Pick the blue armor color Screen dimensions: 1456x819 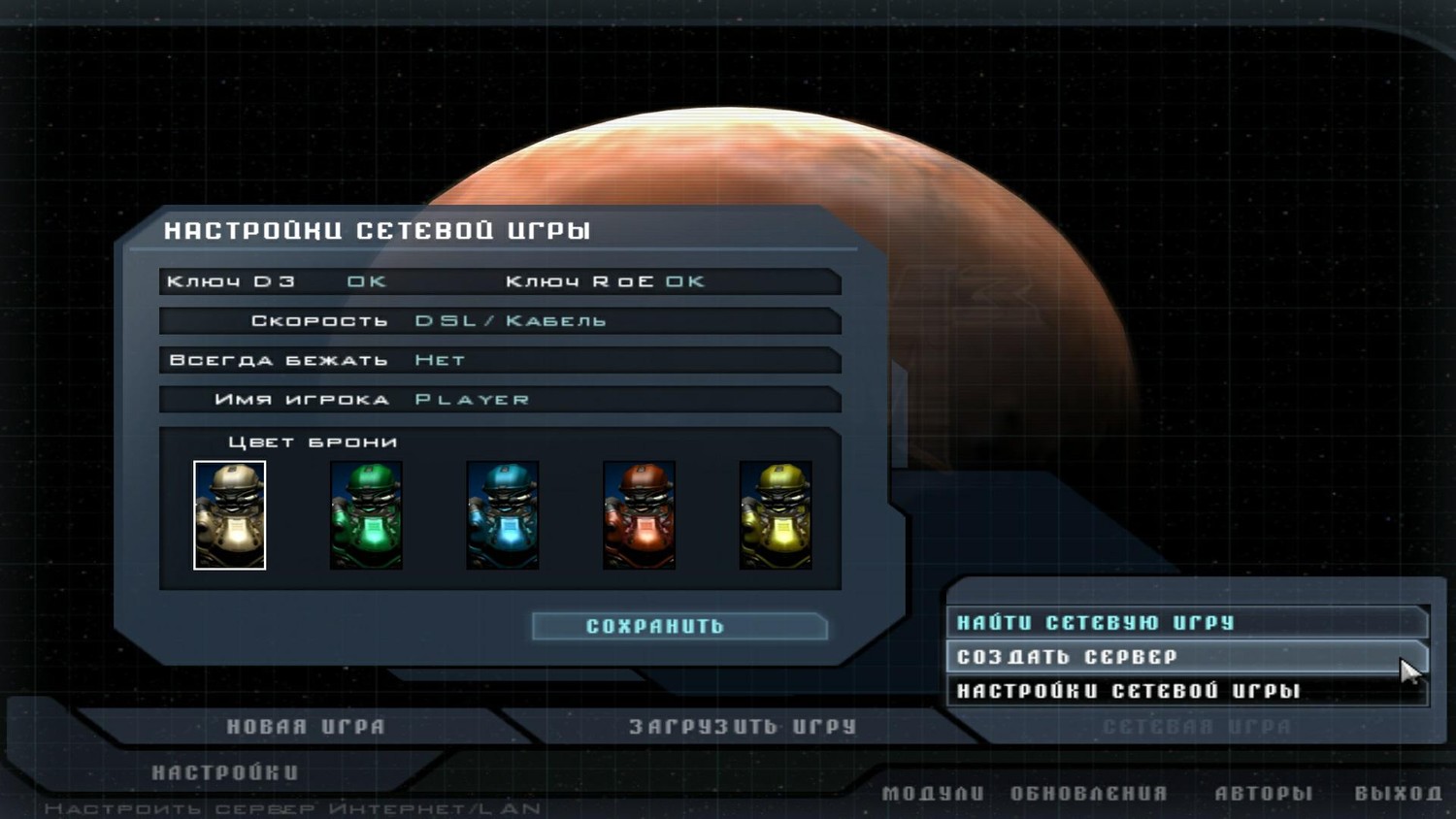(x=503, y=515)
